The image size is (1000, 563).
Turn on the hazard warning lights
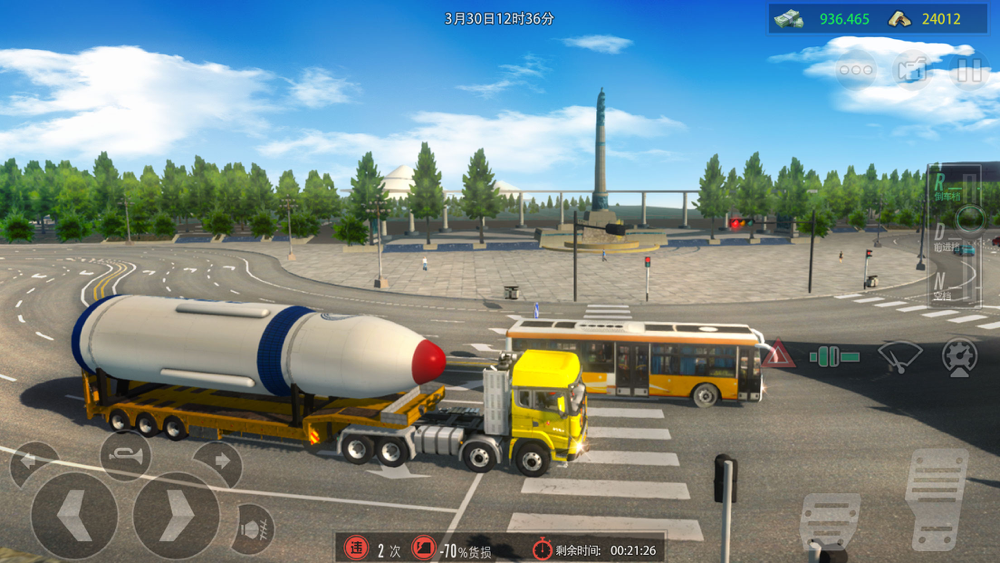click(x=778, y=355)
